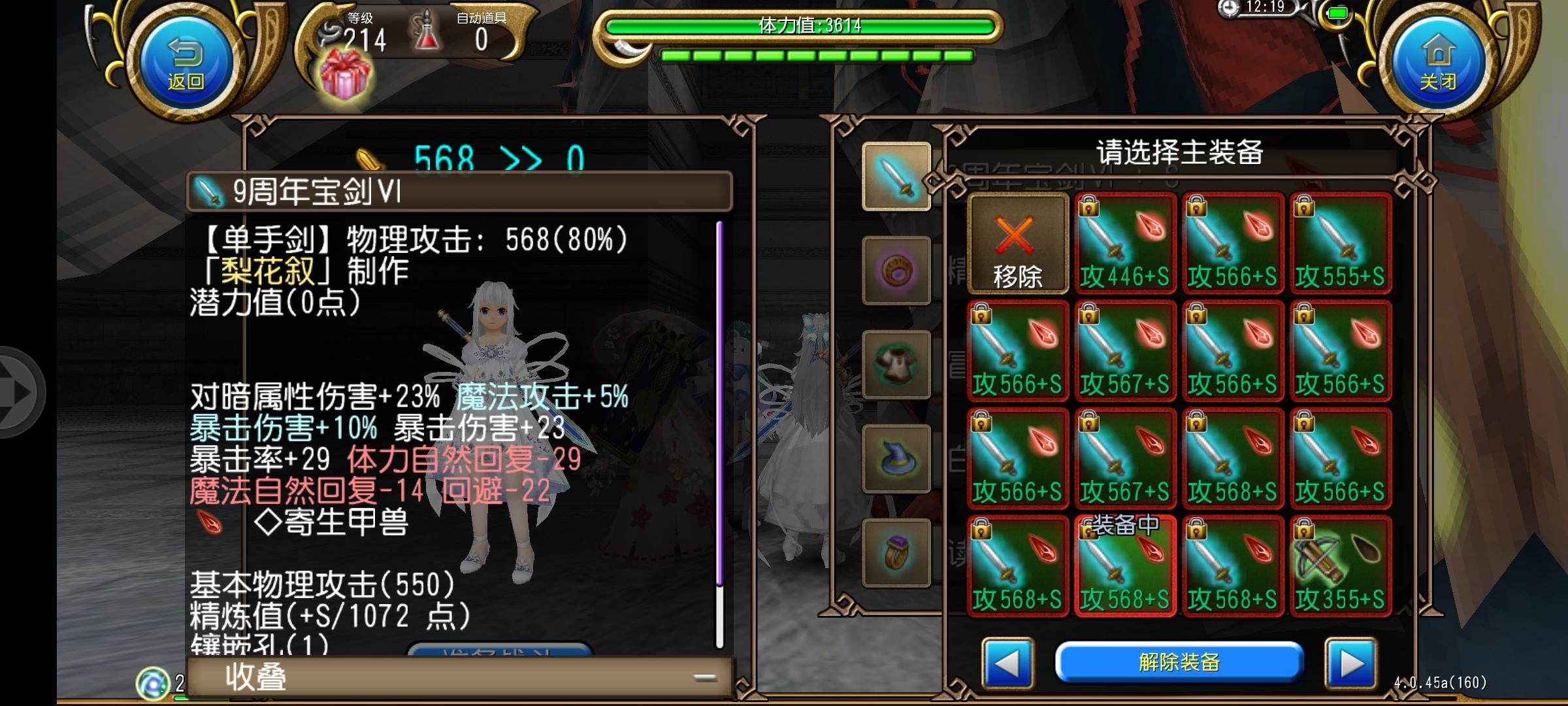1568x706 pixels.
Task: Select the armor chest category icon
Action: coord(896,363)
